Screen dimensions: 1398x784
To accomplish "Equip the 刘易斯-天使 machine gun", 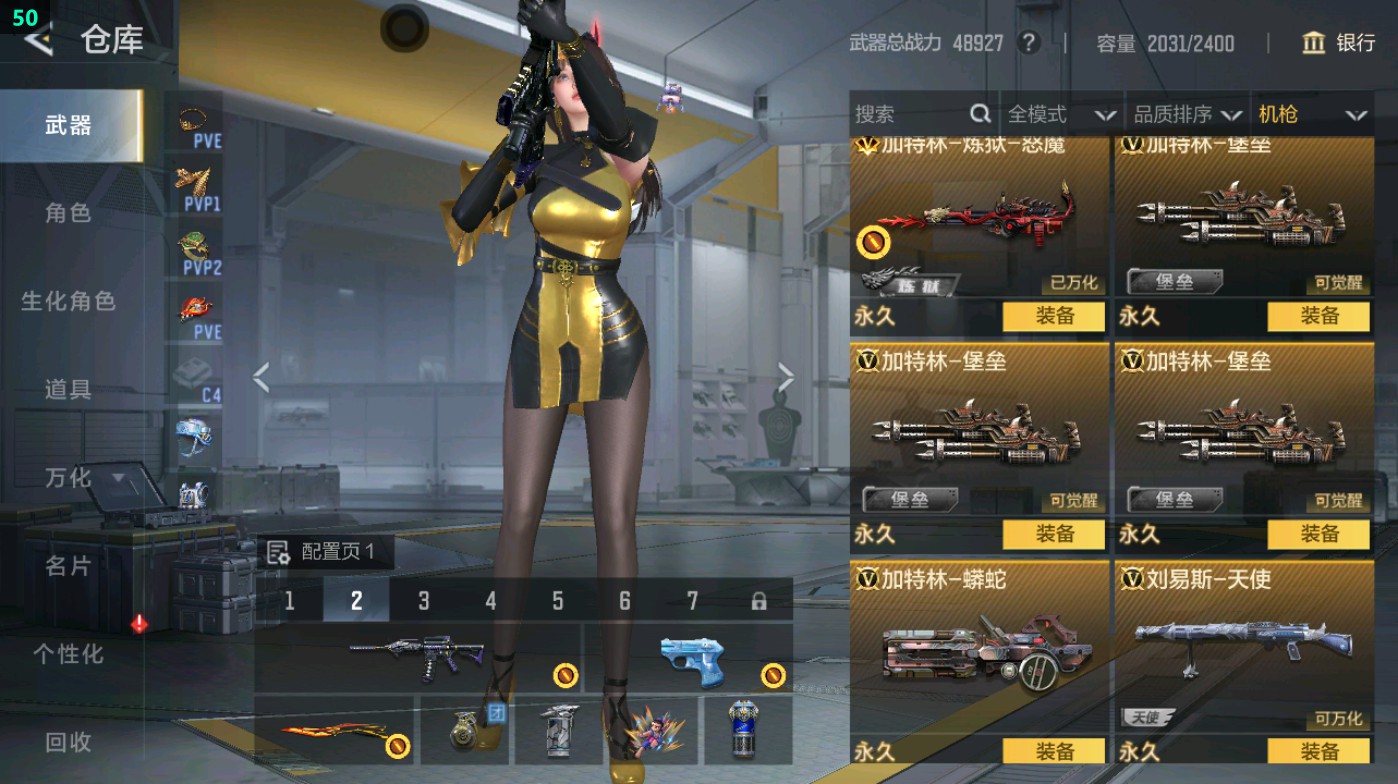I will 1318,751.
